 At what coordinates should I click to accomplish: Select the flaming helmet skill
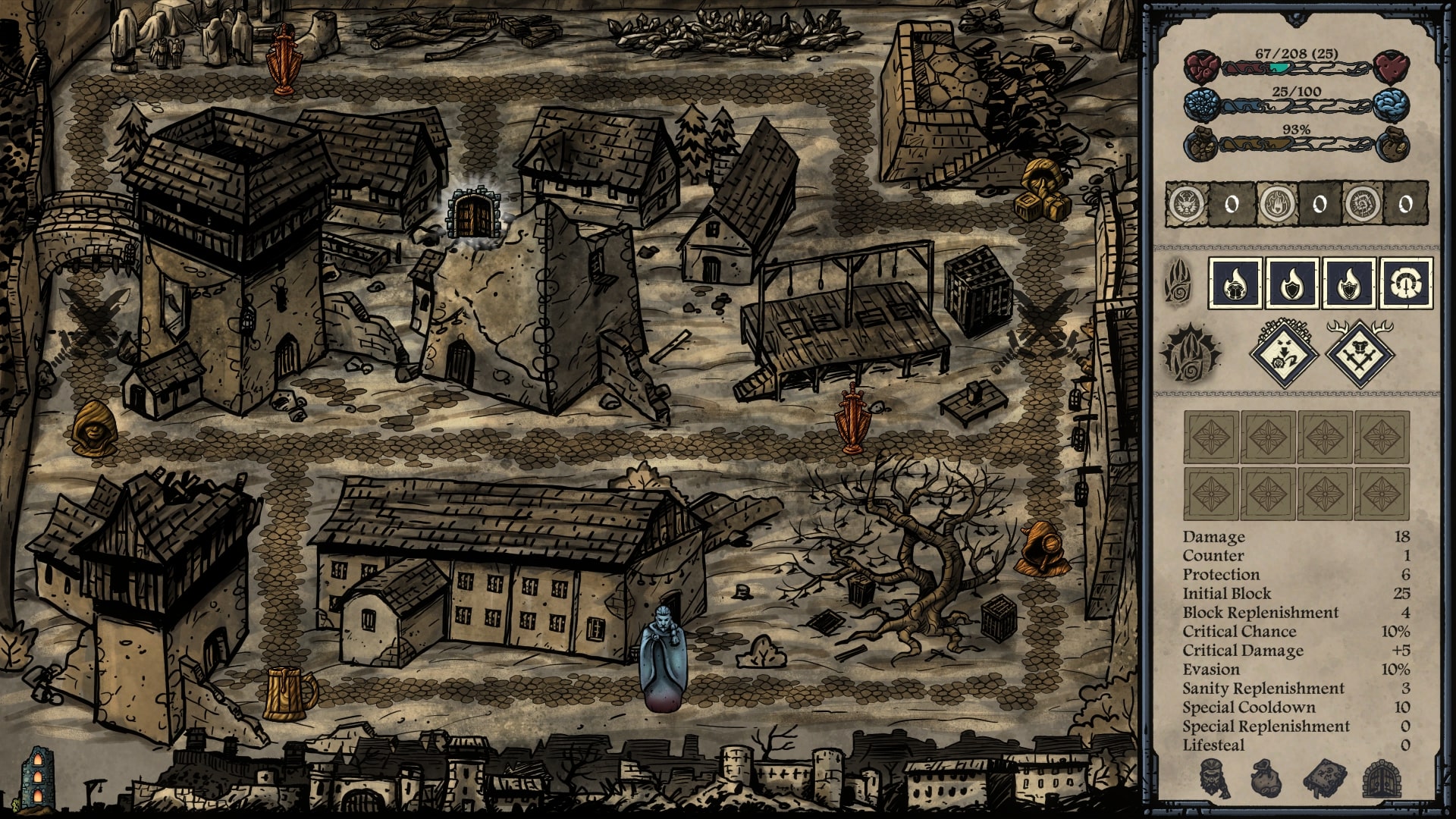pyautogui.click(x=1236, y=283)
